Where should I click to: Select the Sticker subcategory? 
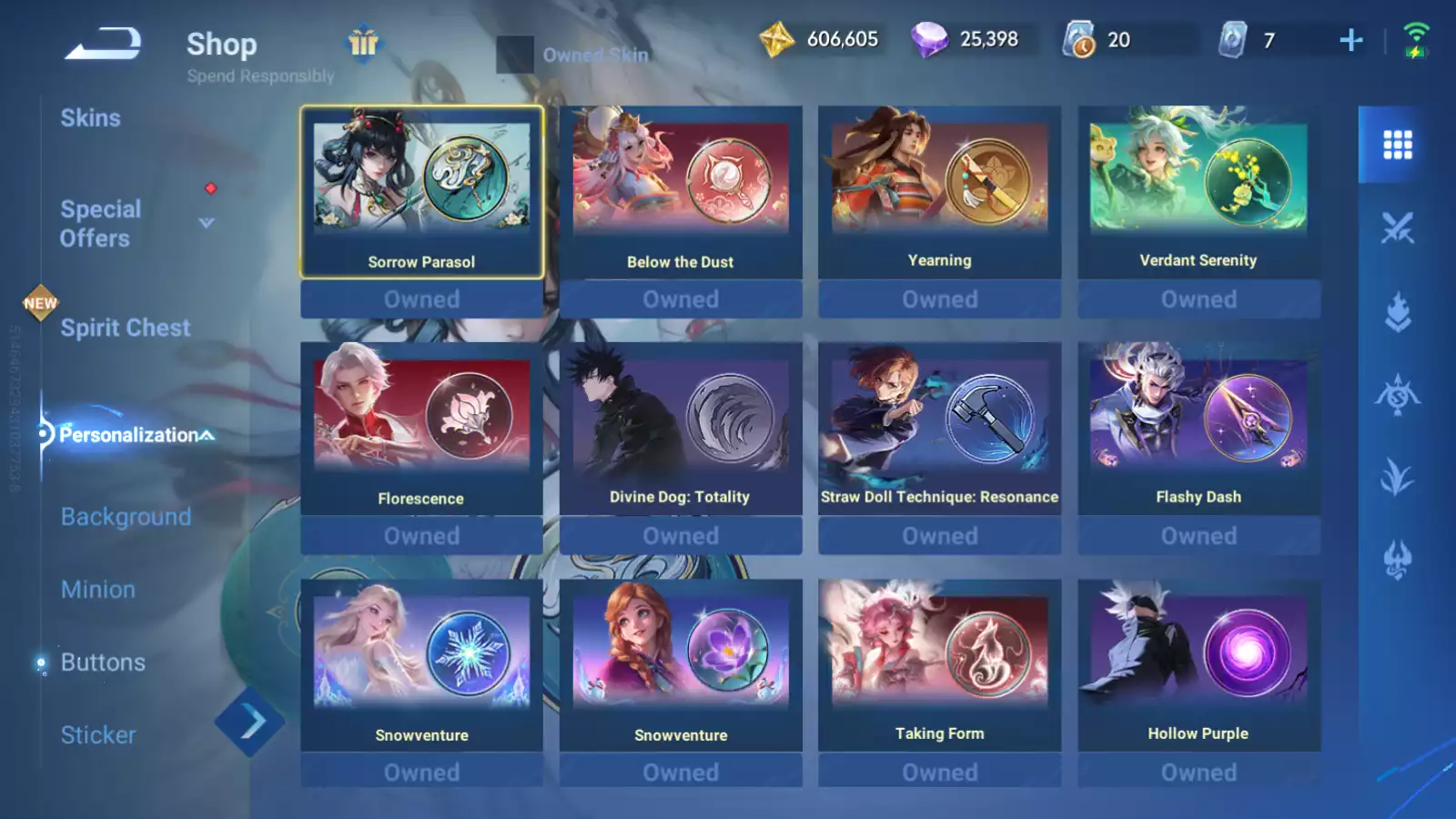[97, 735]
